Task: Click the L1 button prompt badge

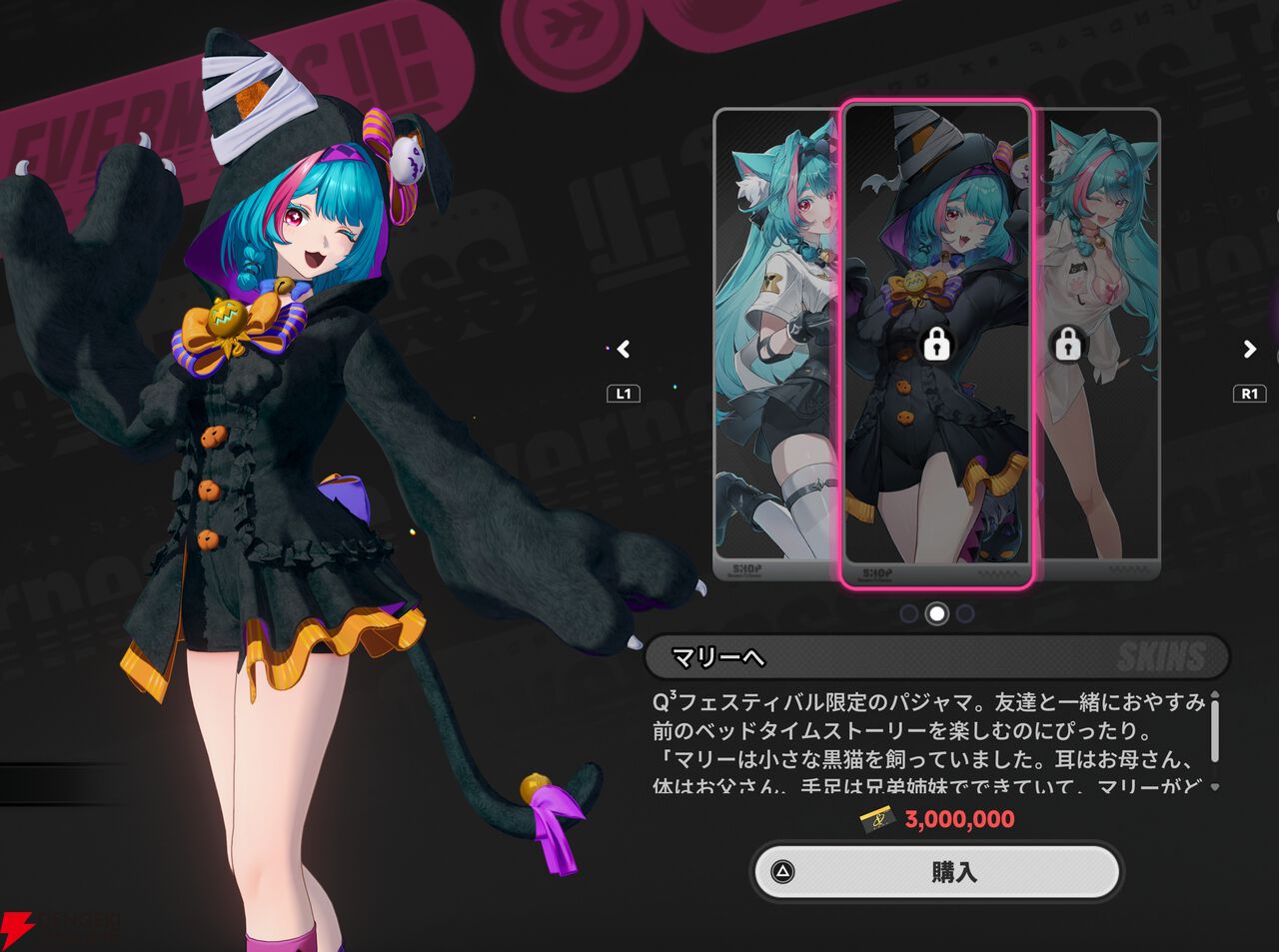Action: click(622, 394)
